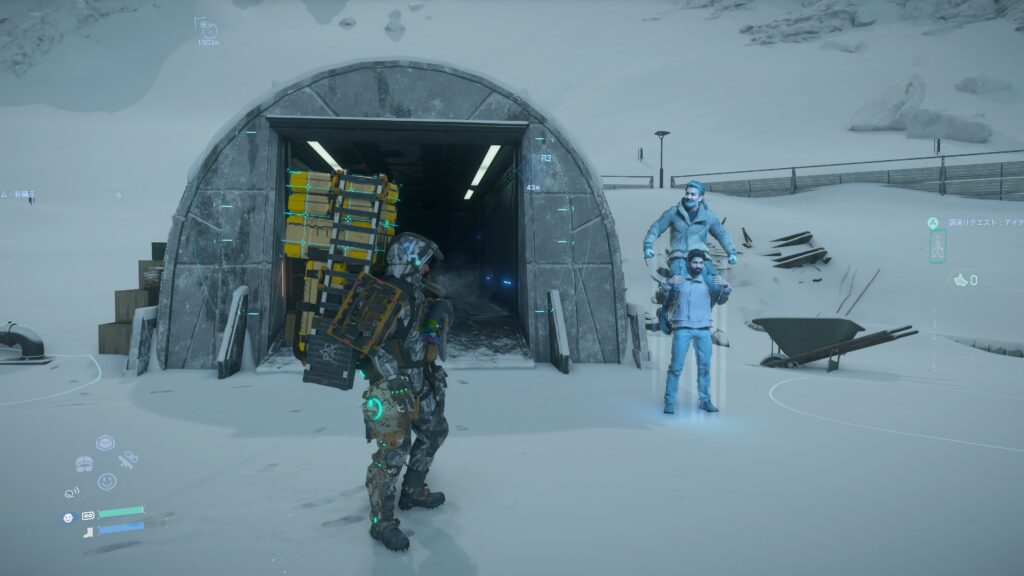
Task: Select the cargo box icon in HUD
Action: (105, 442)
